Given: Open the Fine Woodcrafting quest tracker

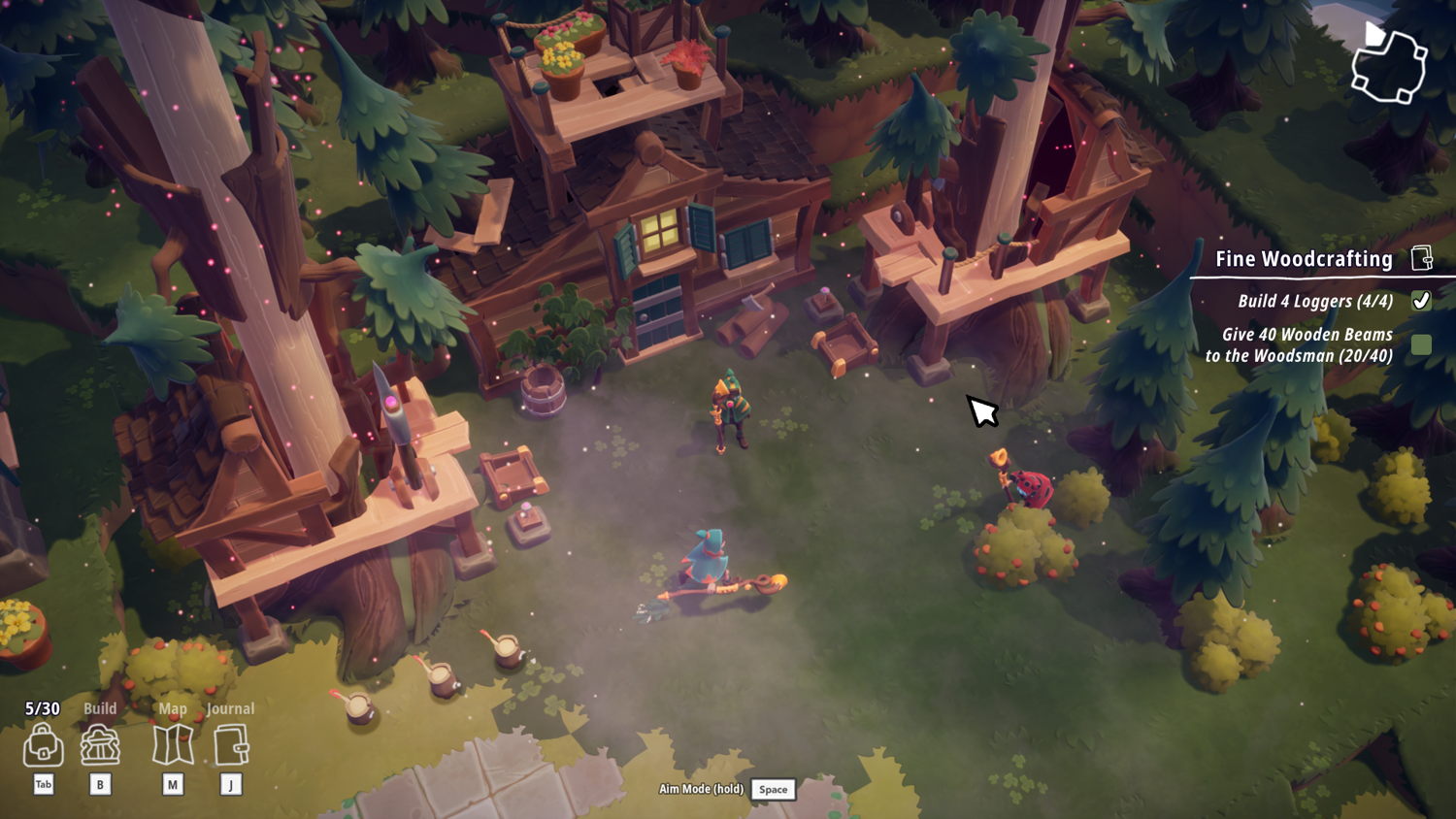Looking at the screenshot, I should (1304, 259).
